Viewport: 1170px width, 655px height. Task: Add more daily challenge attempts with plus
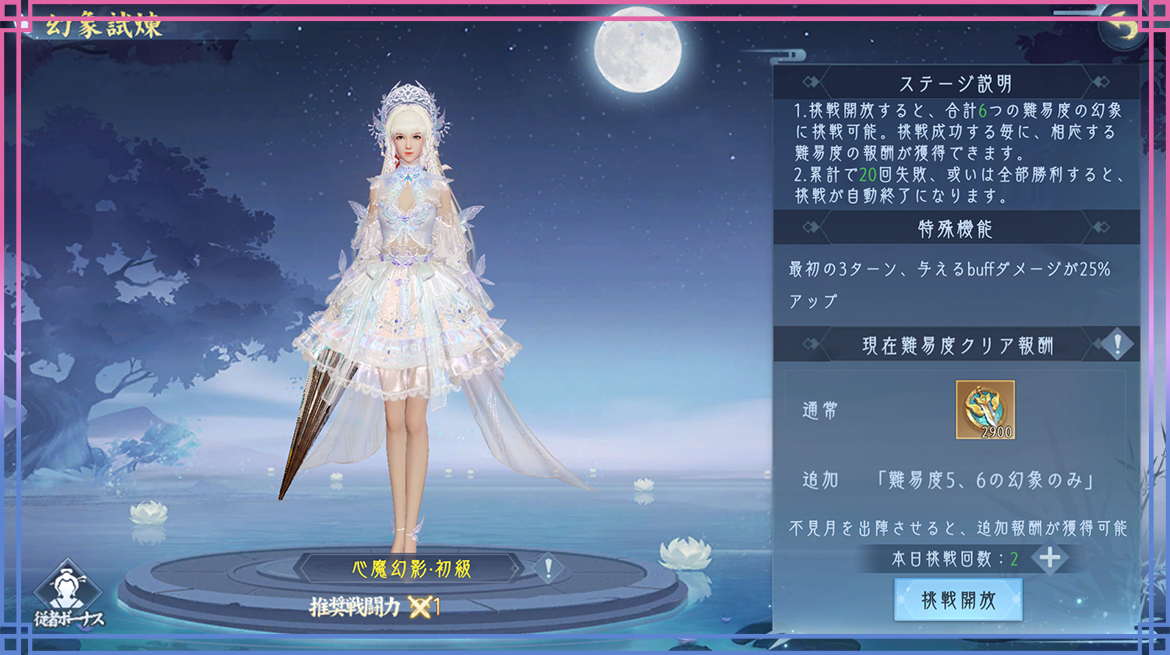(1049, 558)
